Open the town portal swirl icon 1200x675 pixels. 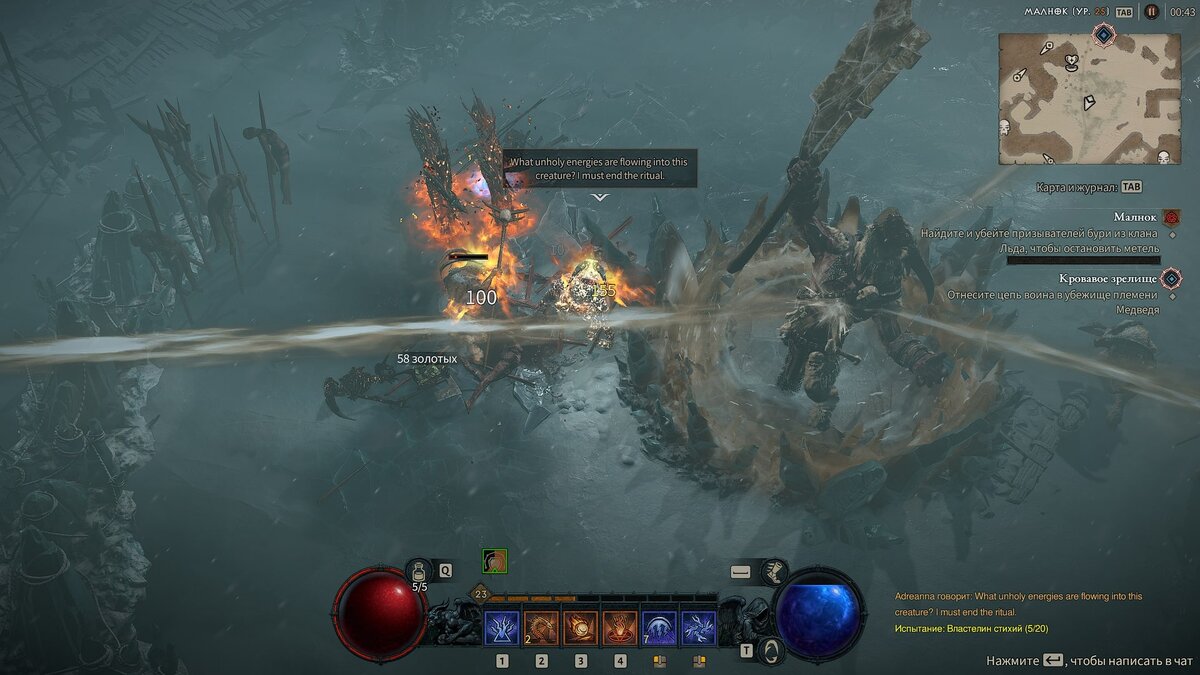pos(772,651)
